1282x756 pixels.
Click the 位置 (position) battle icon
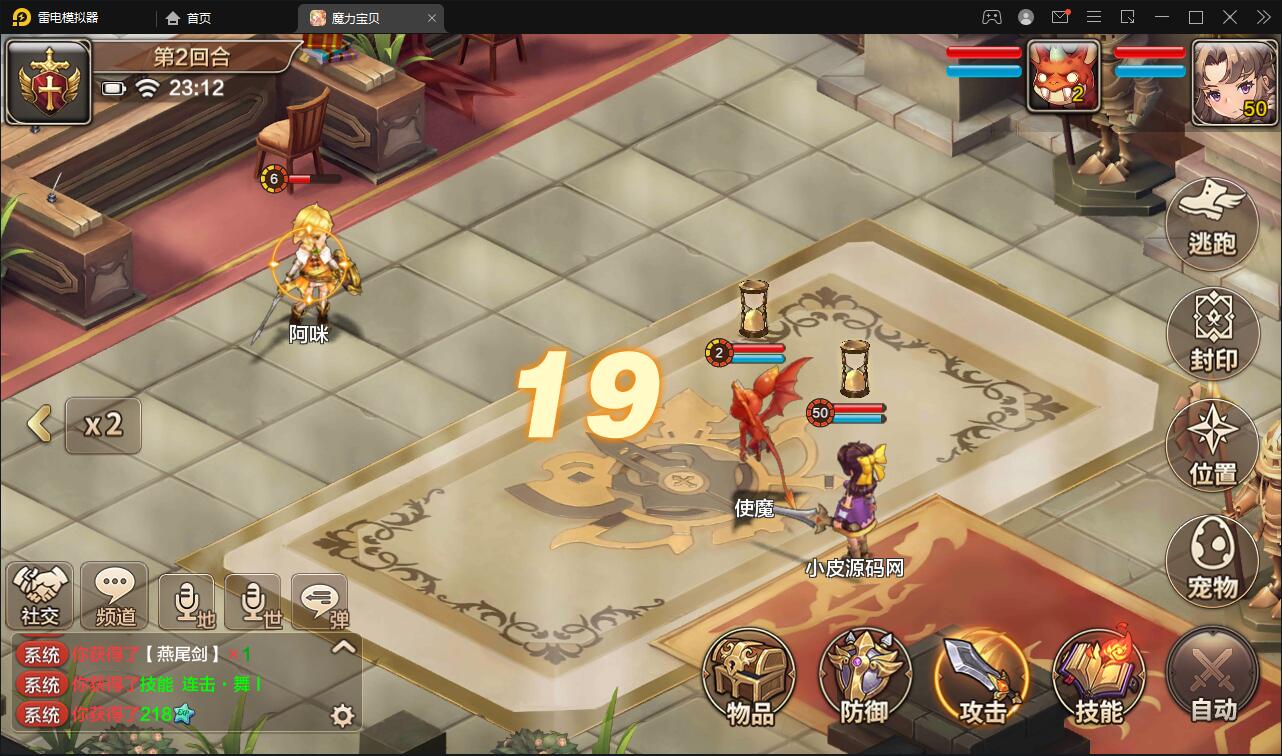tap(1212, 445)
